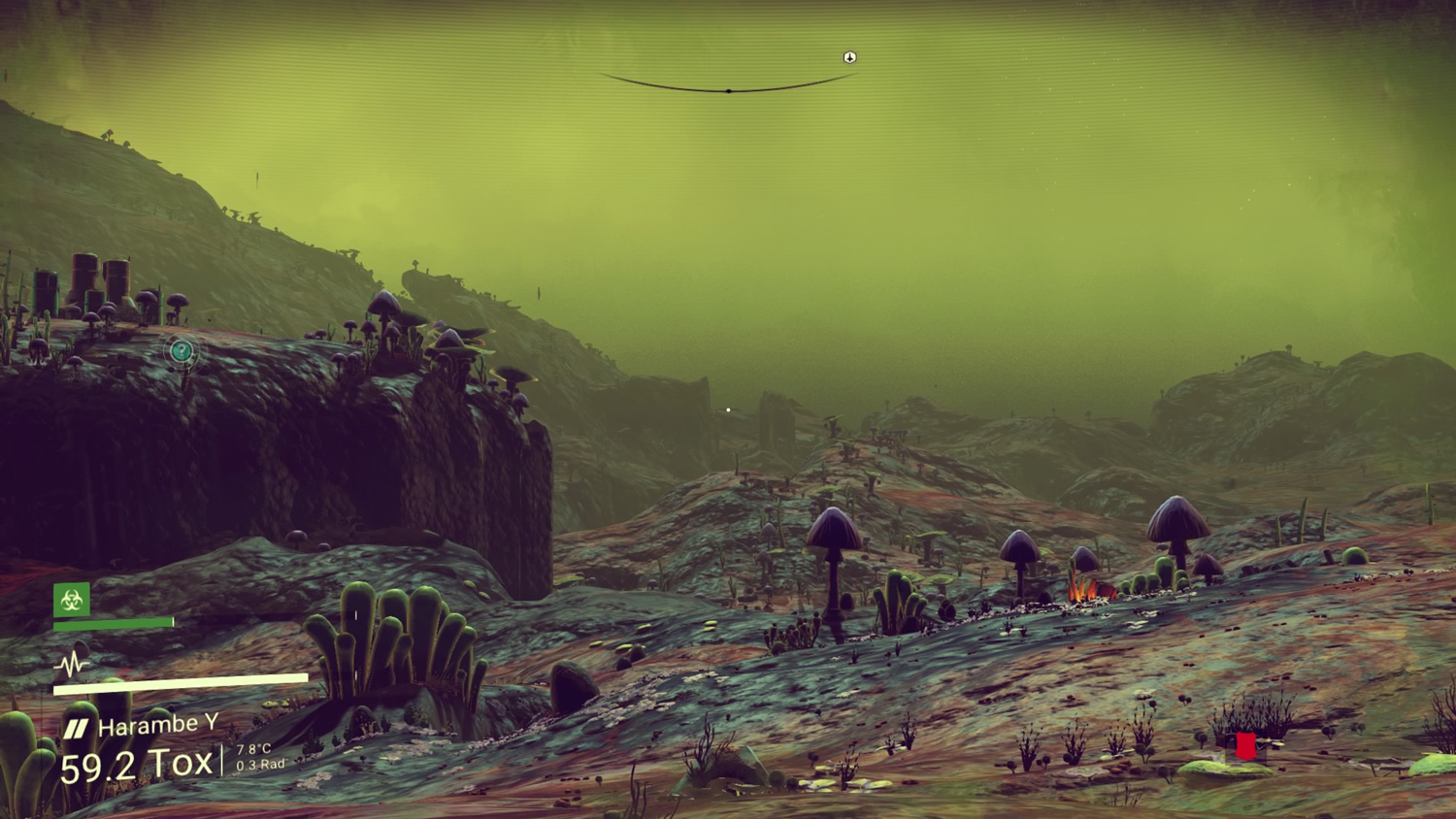Click the compass marker icon above the arc

point(849,57)
